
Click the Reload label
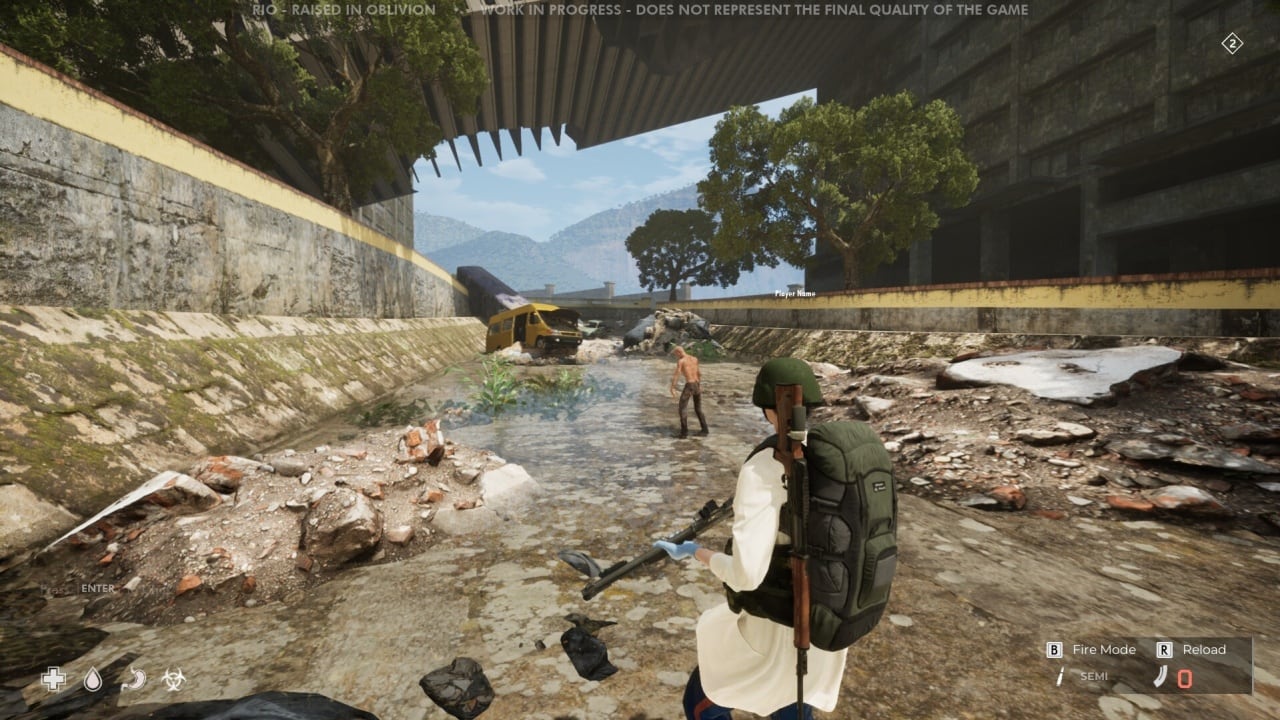pyautogui.click(x=1204, y=649)
